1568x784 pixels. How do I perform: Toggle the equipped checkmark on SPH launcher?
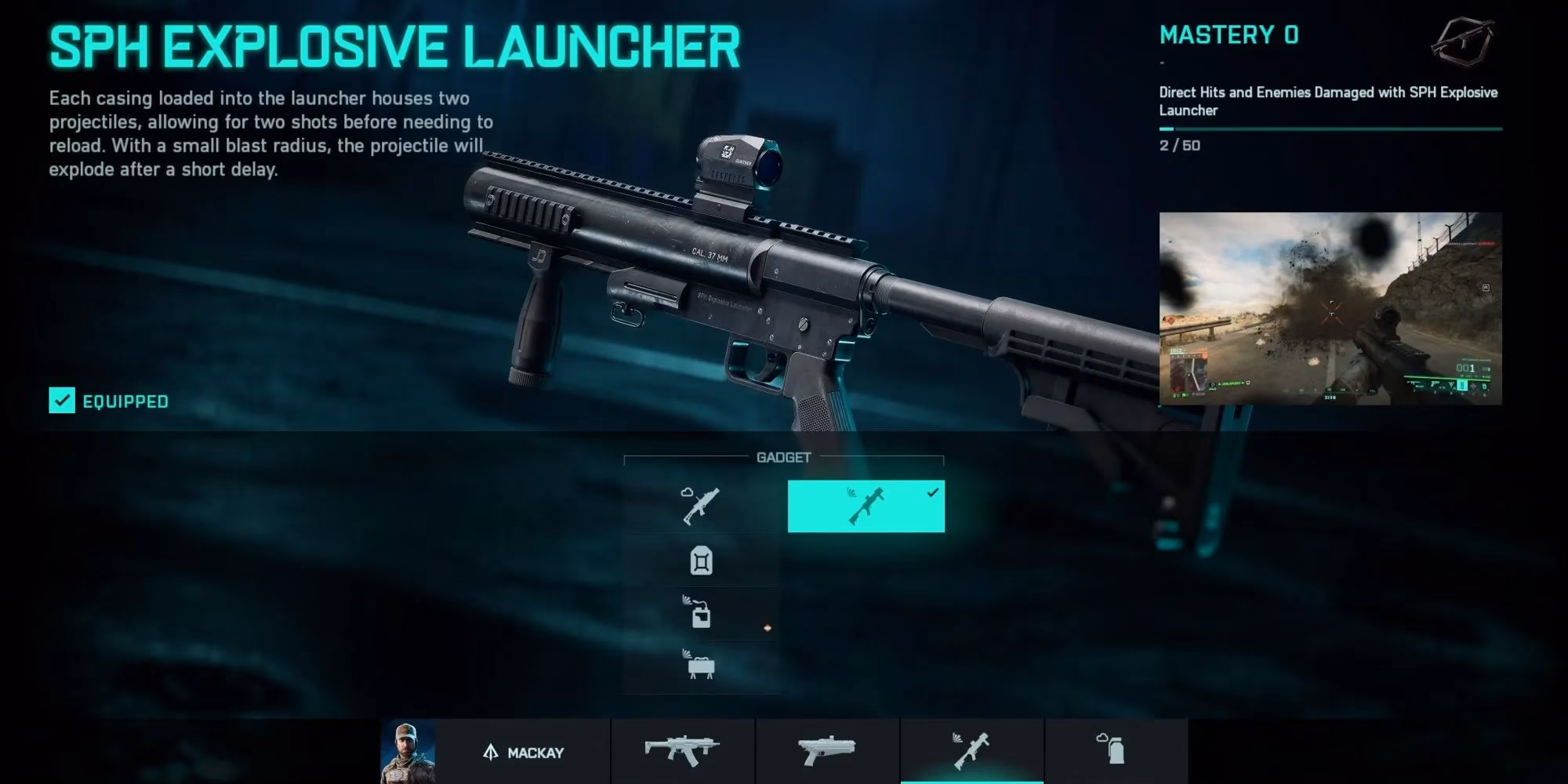tap(60, 401)
